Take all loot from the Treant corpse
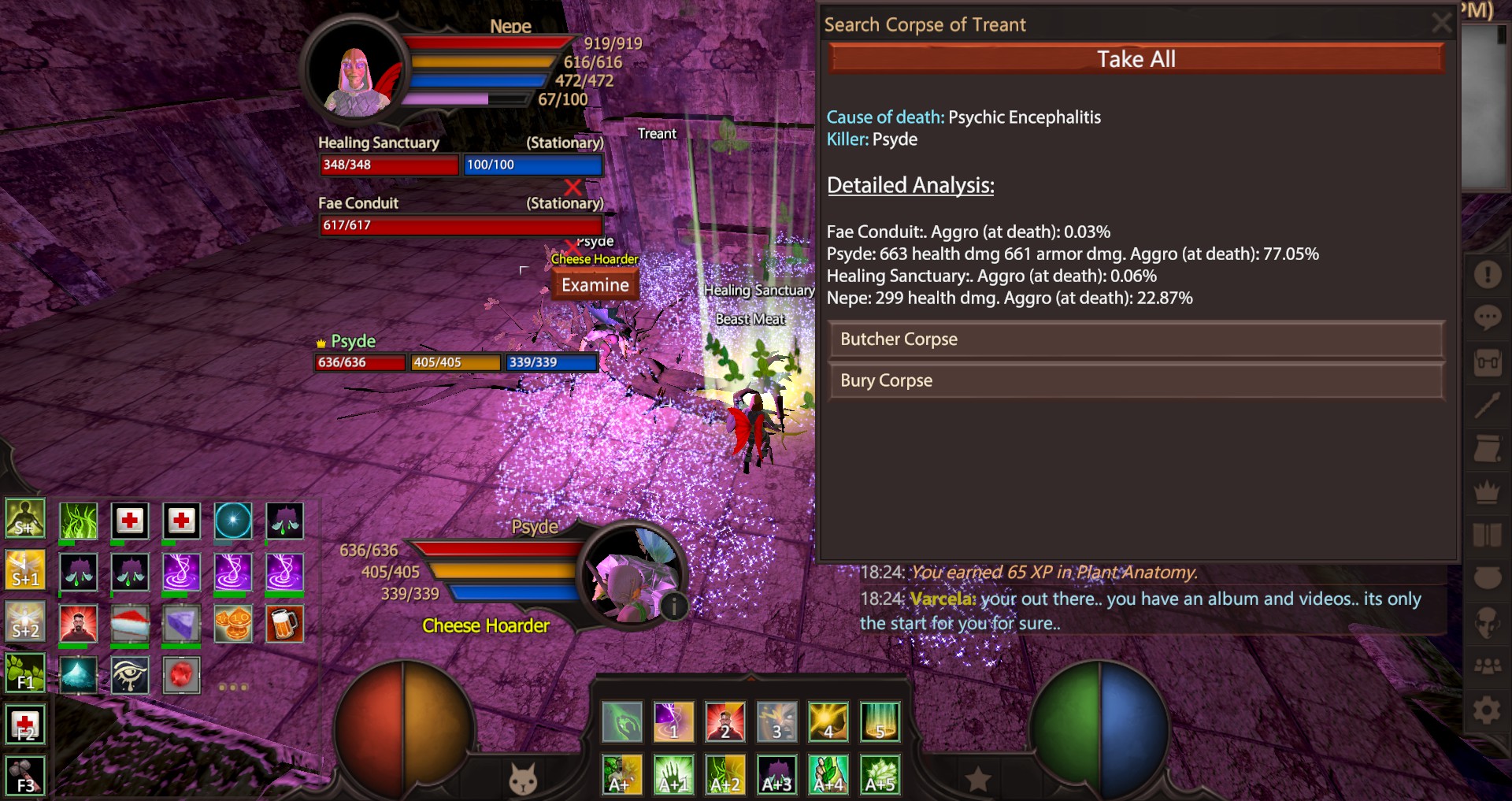Screen dimensions: 1512x801 pyautogui.click(x=1136, y=59)
